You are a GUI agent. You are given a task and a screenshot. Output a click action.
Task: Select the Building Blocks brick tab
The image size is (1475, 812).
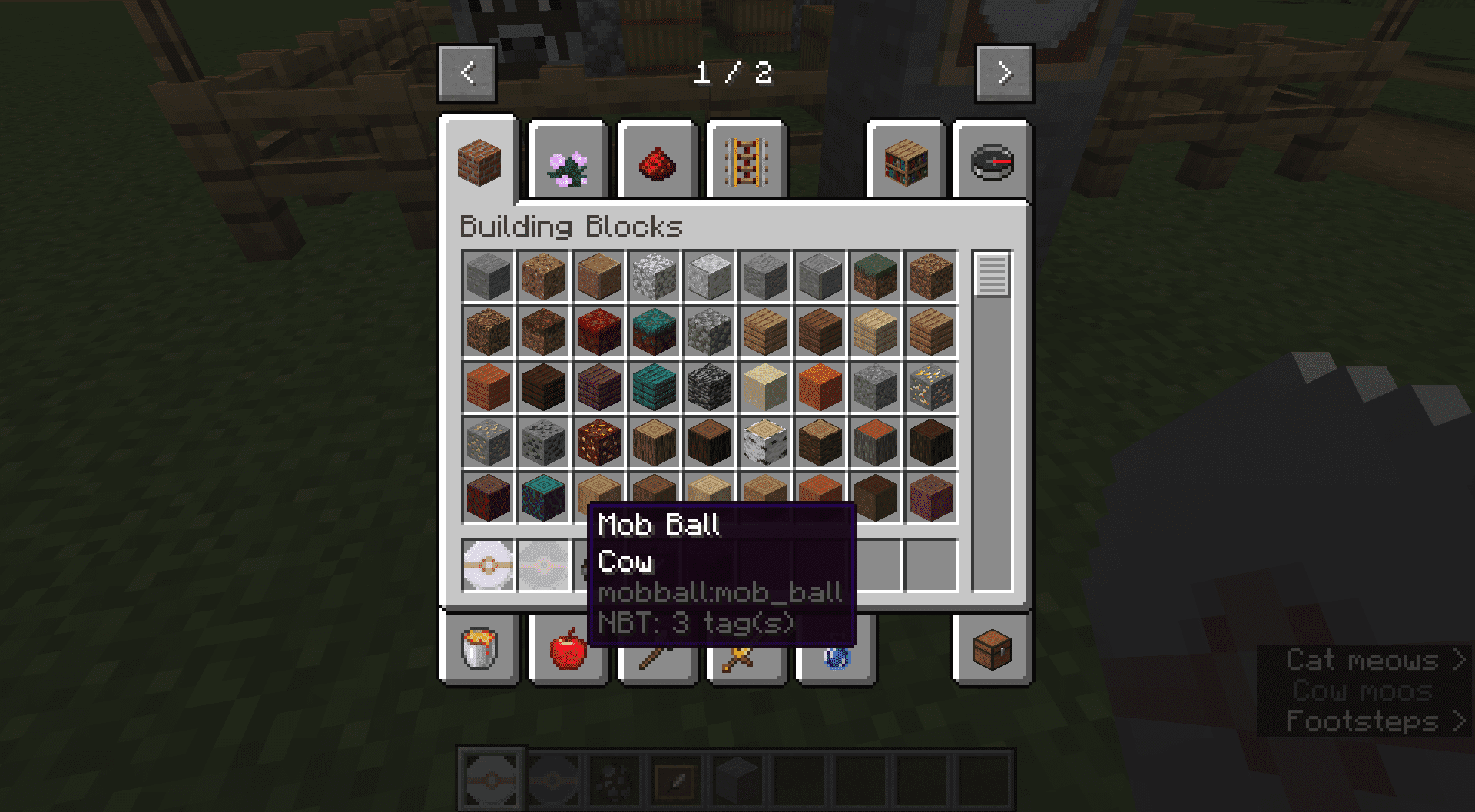tap(479, 162)
